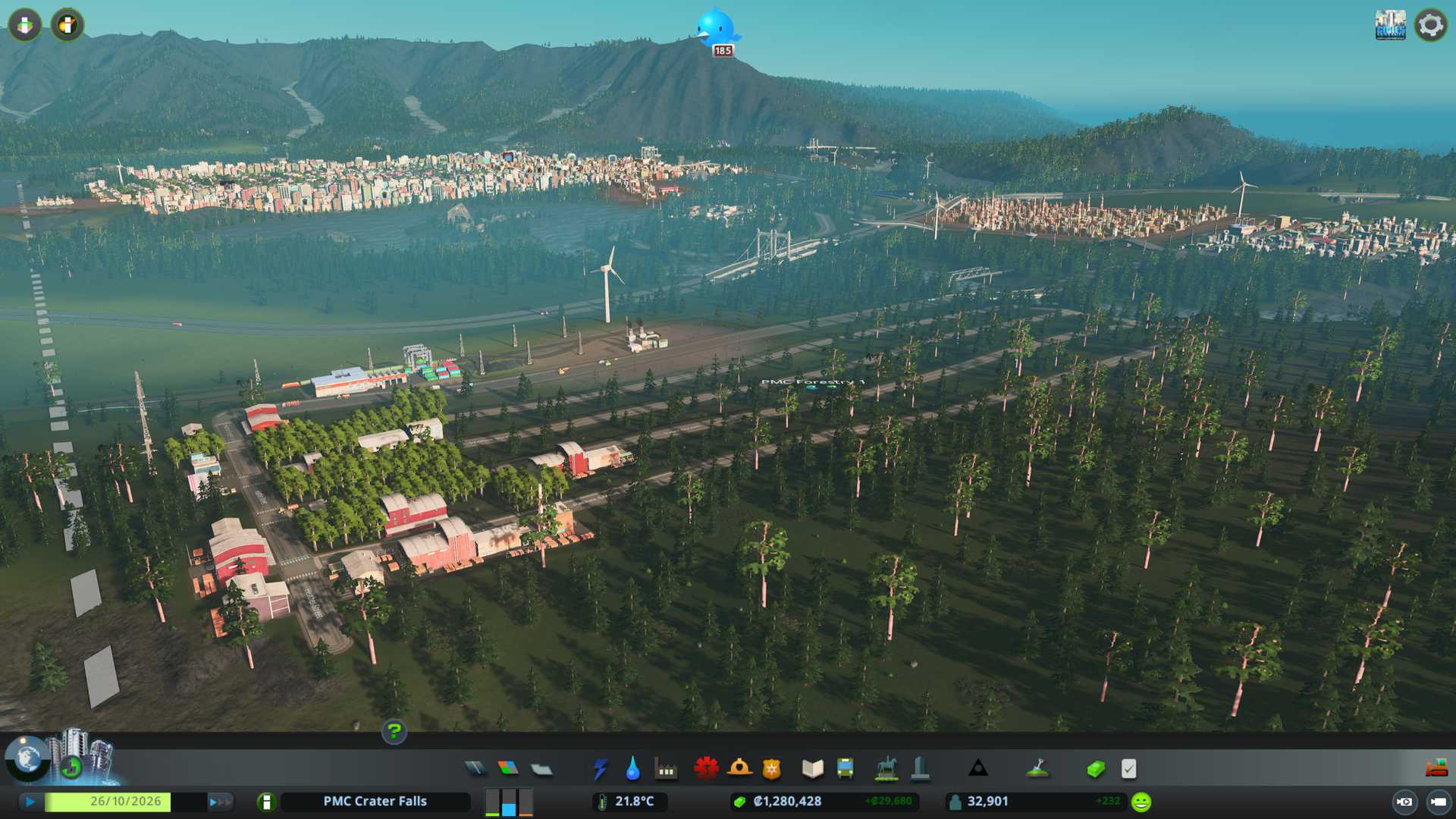Open the options gear menu
This screenshot has width=1456, height=819.
1431,25
